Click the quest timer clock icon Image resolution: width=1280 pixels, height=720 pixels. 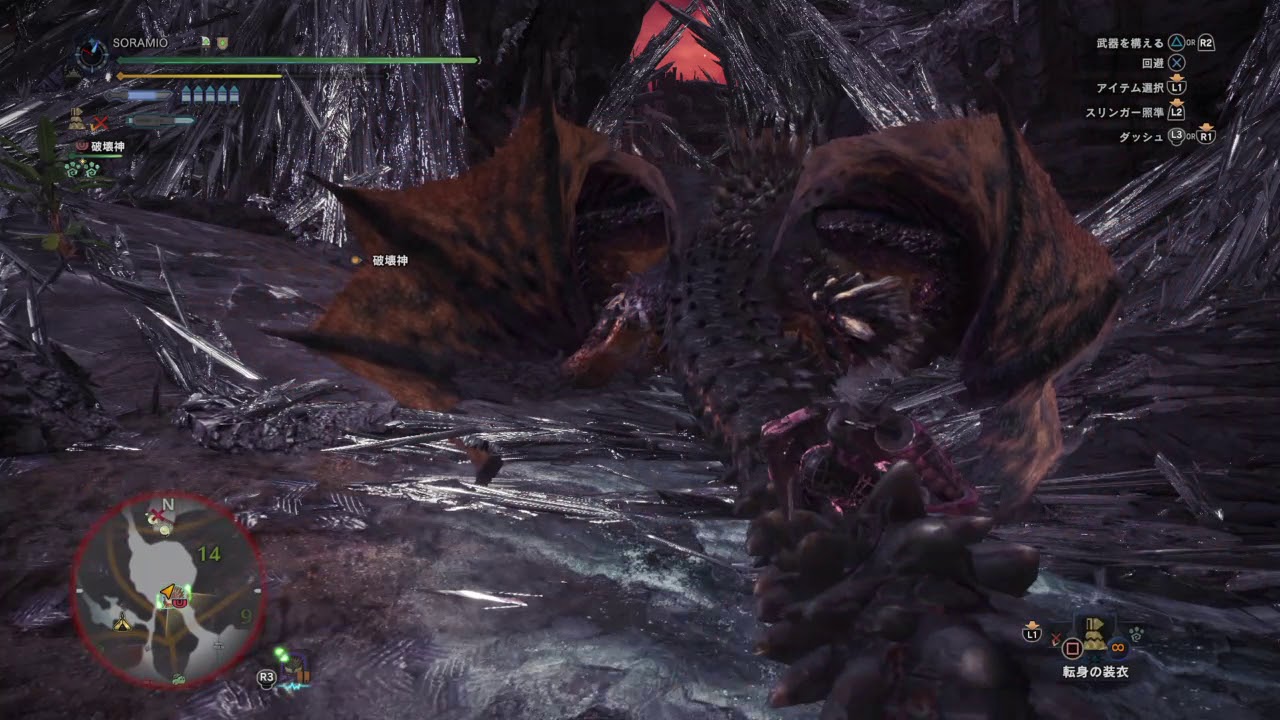[x=93, y=53]
